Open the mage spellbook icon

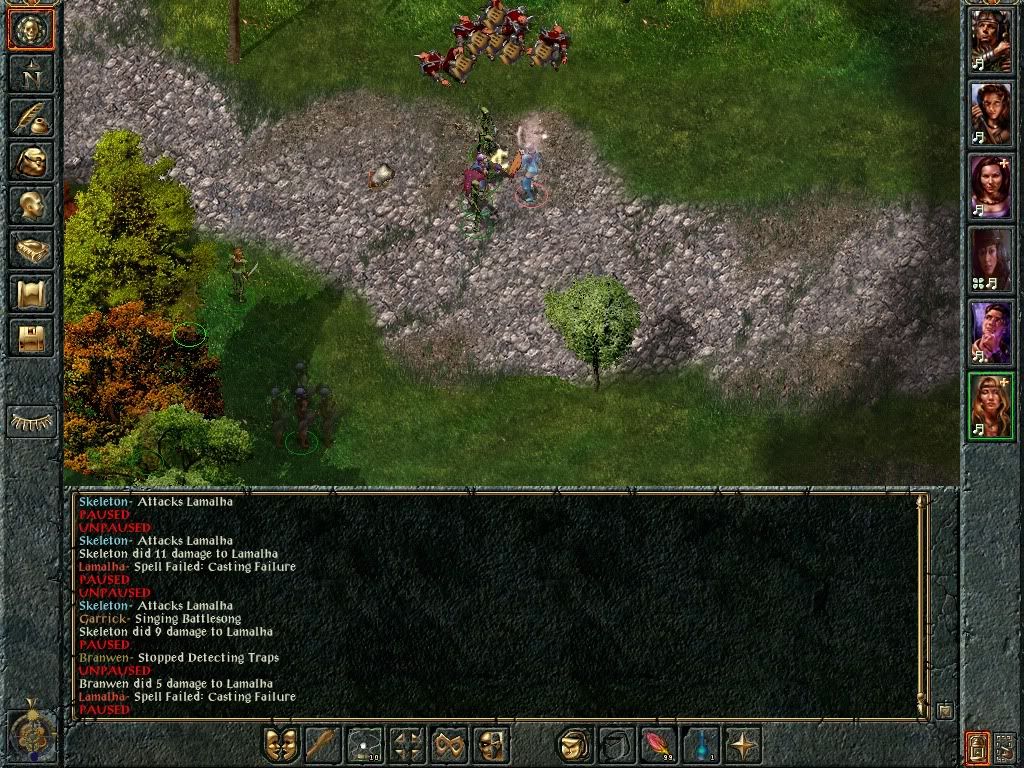pos(31,249)
